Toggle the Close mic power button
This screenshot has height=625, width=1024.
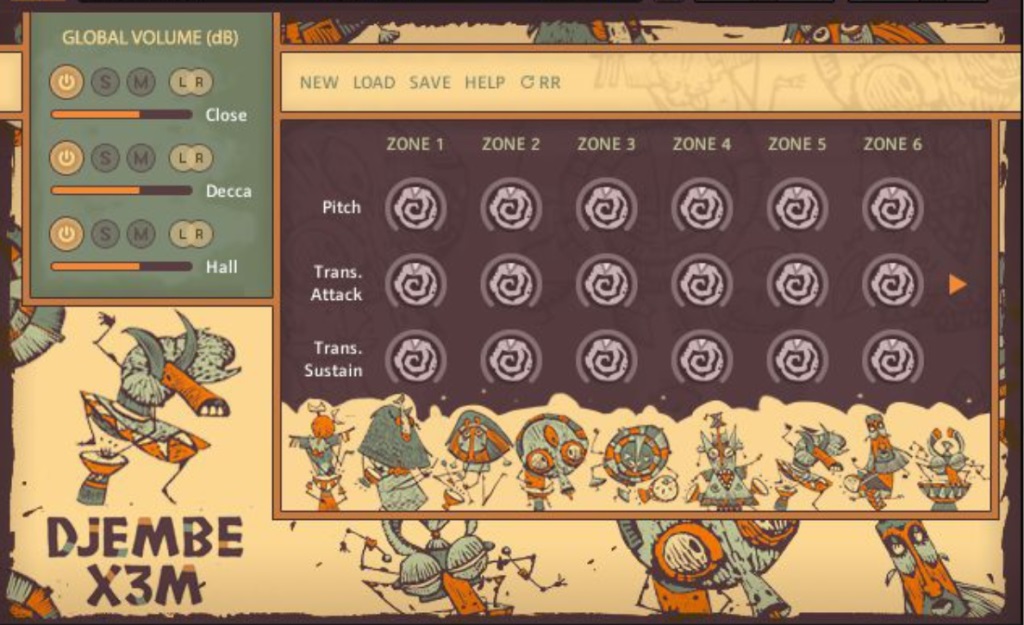click(66, 82)
